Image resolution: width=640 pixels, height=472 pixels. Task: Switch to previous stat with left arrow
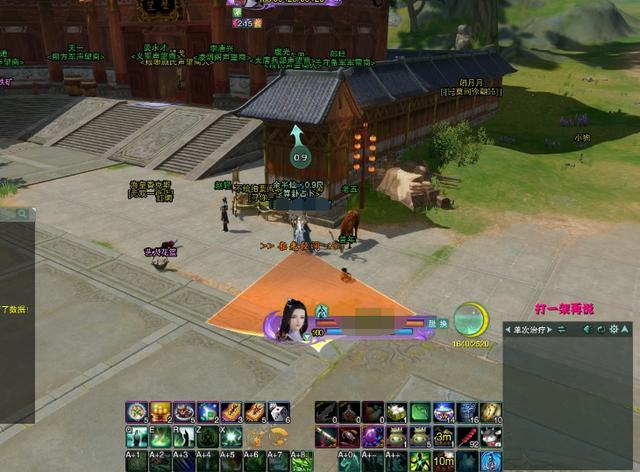[x=508, y=329]
